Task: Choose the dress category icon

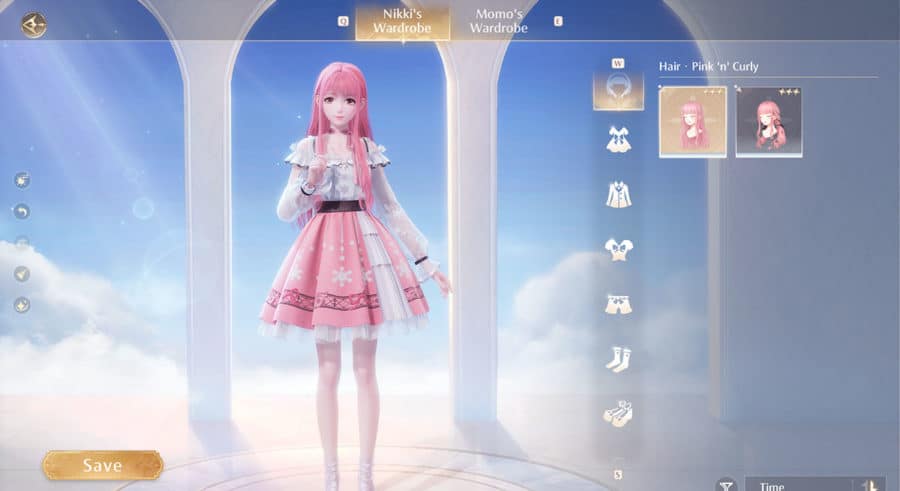Action: [618, 139]
